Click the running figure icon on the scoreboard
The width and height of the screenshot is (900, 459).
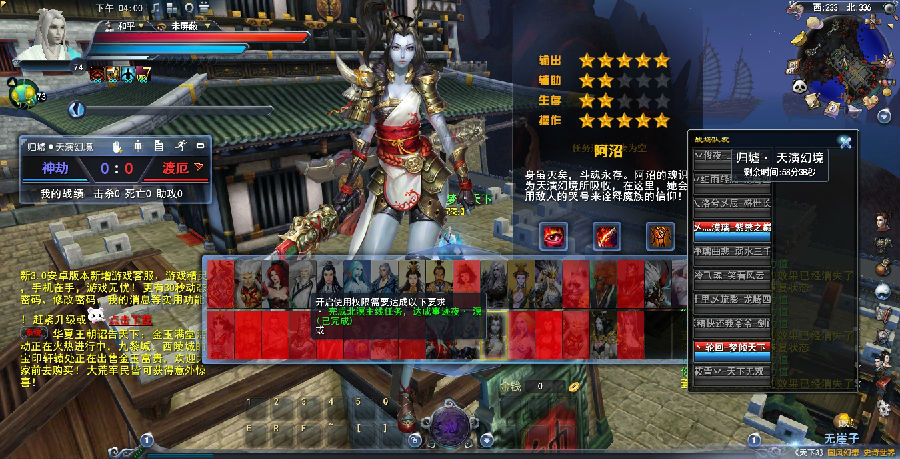(x=180, y=147)
